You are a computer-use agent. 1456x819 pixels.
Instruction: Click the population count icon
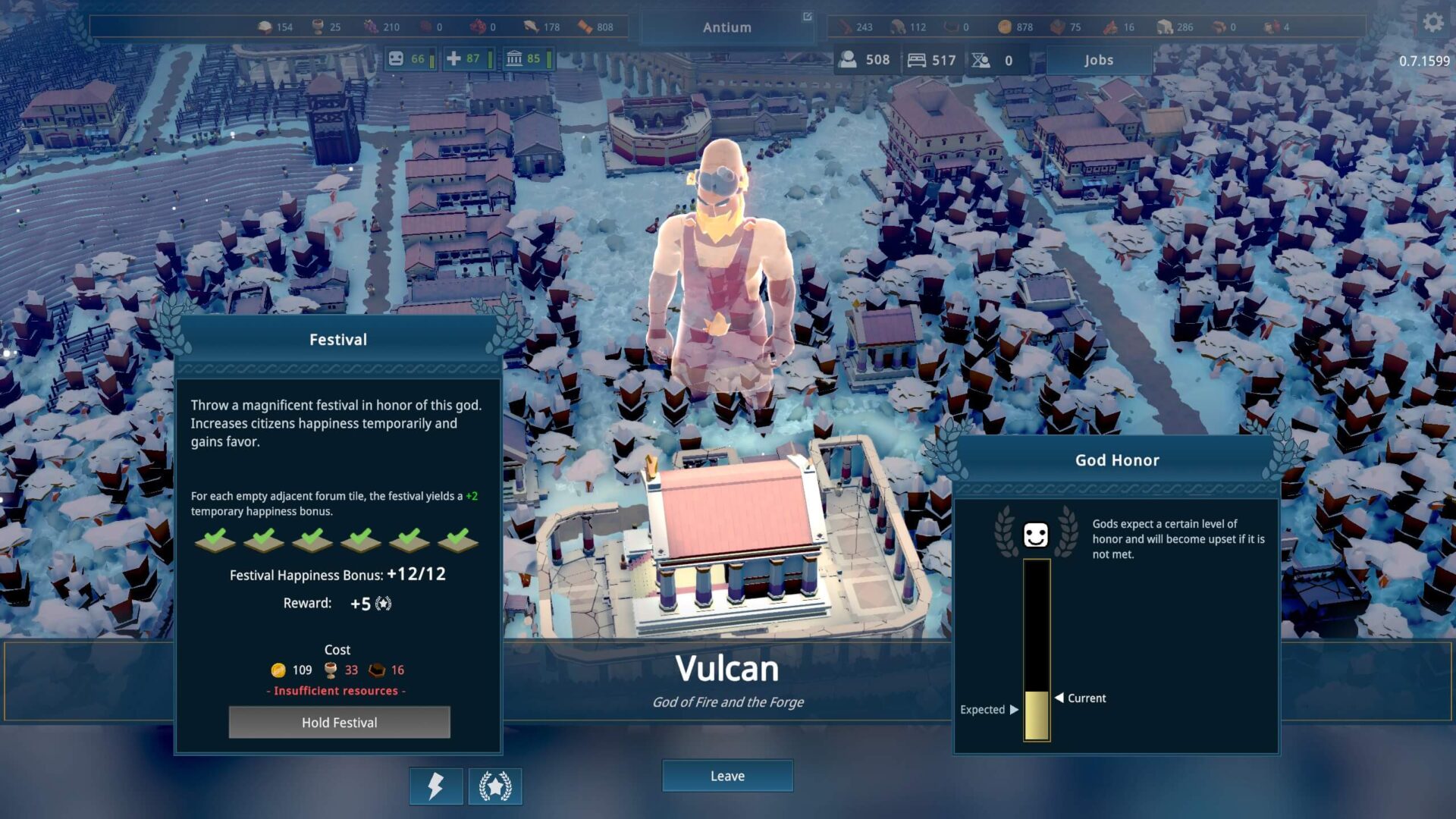click(x=849, y=59)
